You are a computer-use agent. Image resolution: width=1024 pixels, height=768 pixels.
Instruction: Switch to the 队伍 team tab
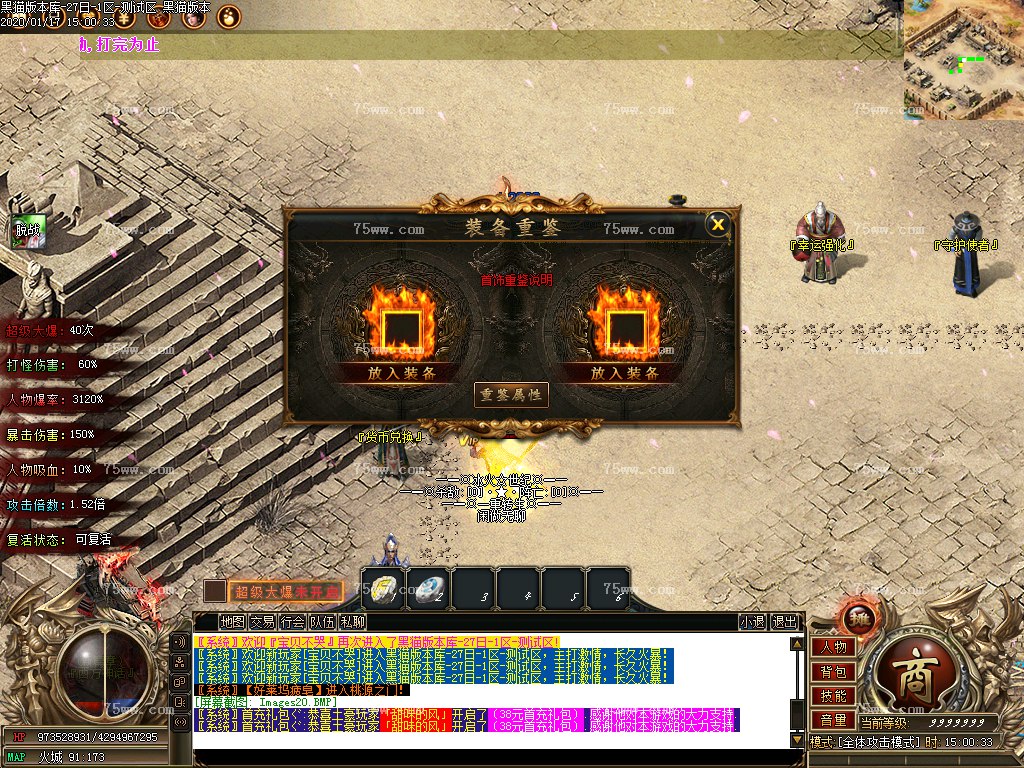tap(322, 622)
